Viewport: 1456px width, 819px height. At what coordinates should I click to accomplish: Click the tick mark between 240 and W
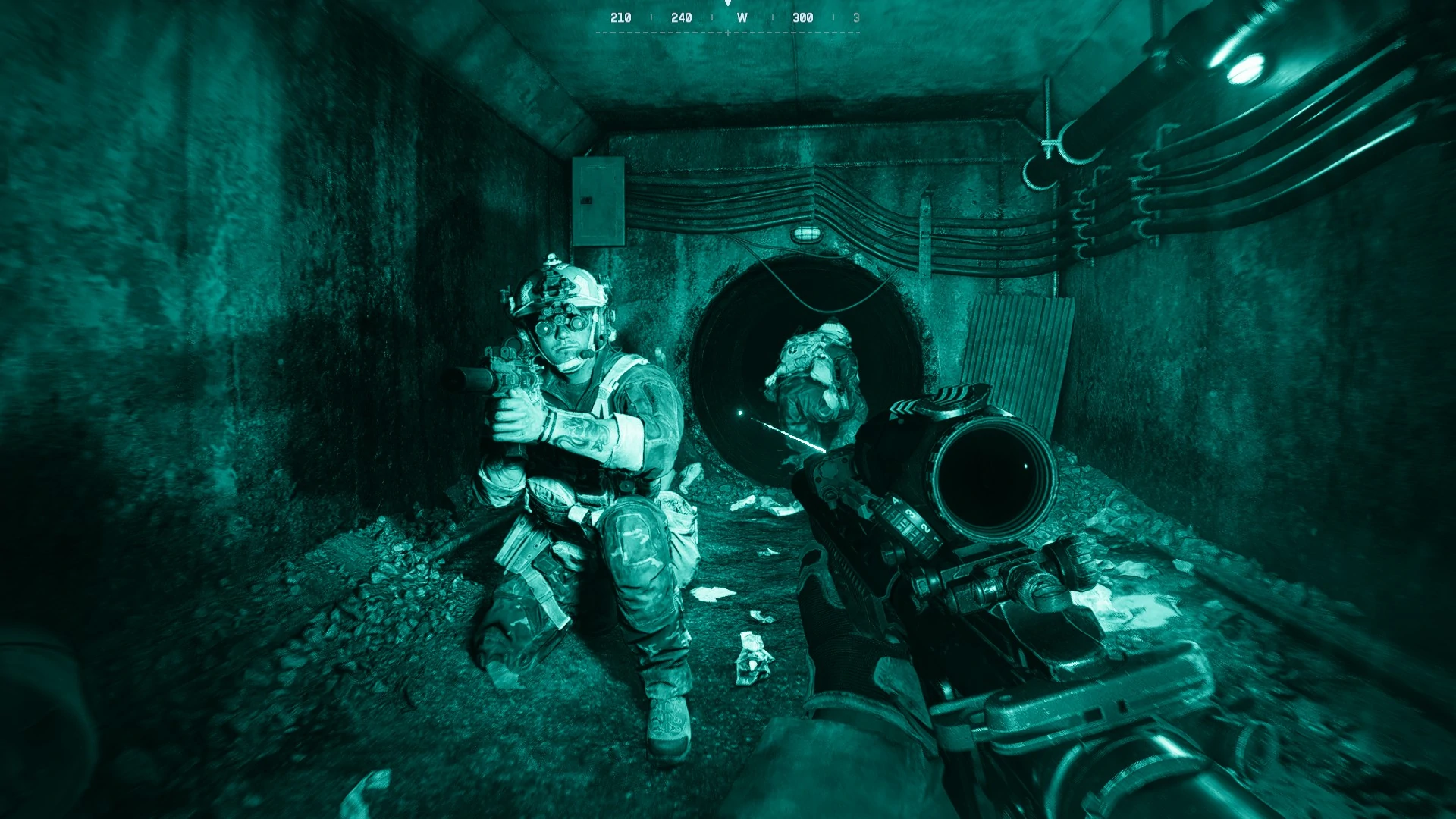[x=714, y=16]
